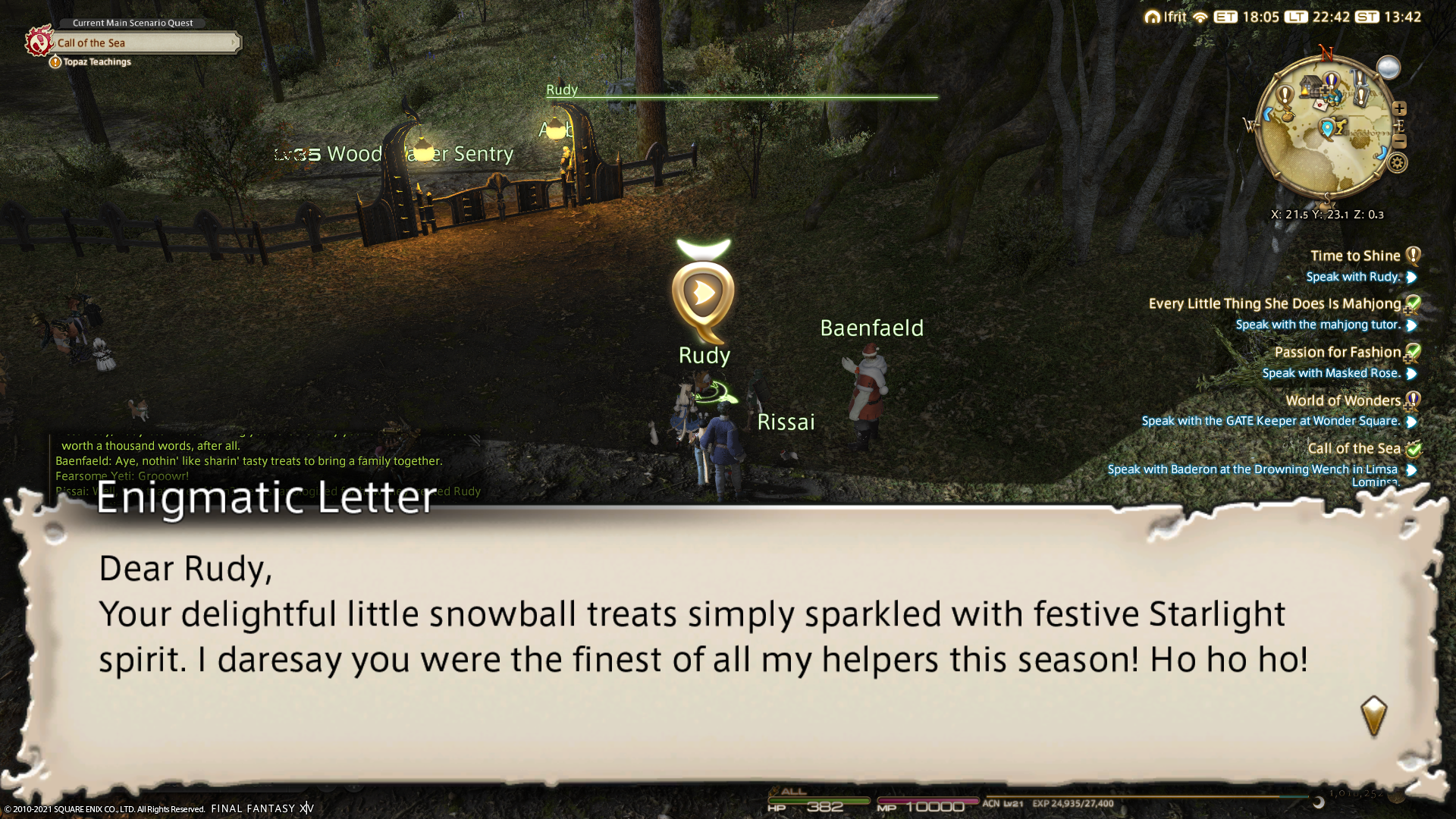Click the arrow beside Speak with Rudy
This screenshot has height=819, width=1456.
click(x=1411, y=278)
